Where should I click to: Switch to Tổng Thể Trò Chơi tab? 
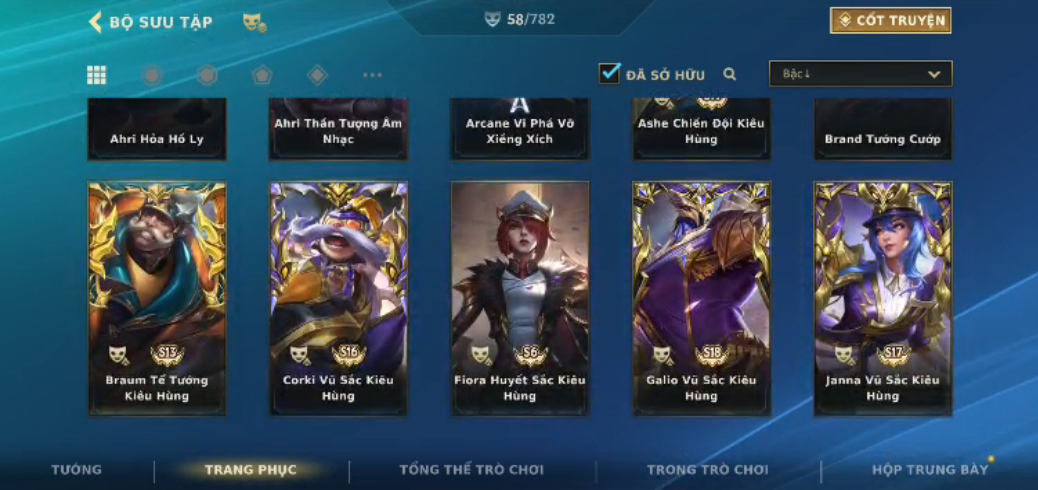471,470
